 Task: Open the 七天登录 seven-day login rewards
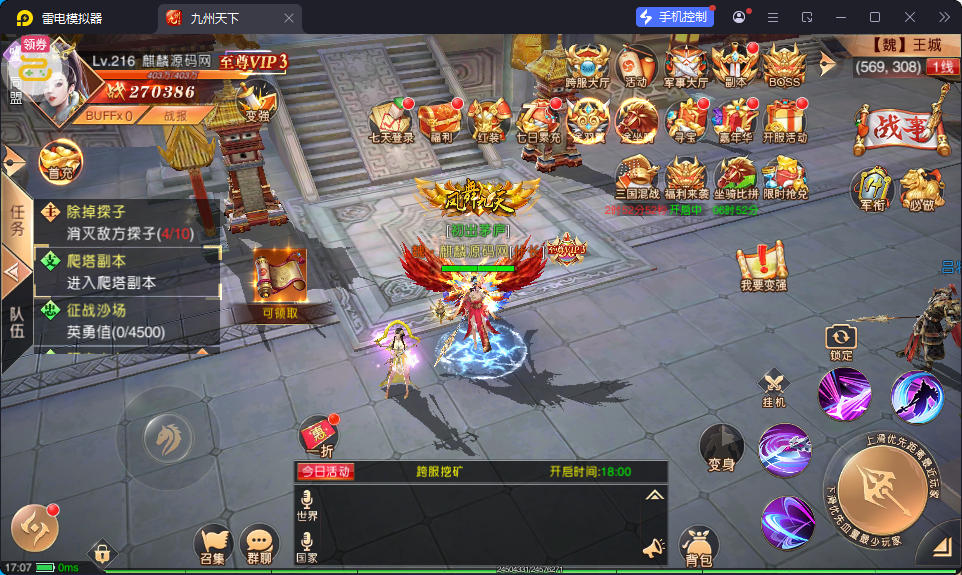click(x=391, y=122)
